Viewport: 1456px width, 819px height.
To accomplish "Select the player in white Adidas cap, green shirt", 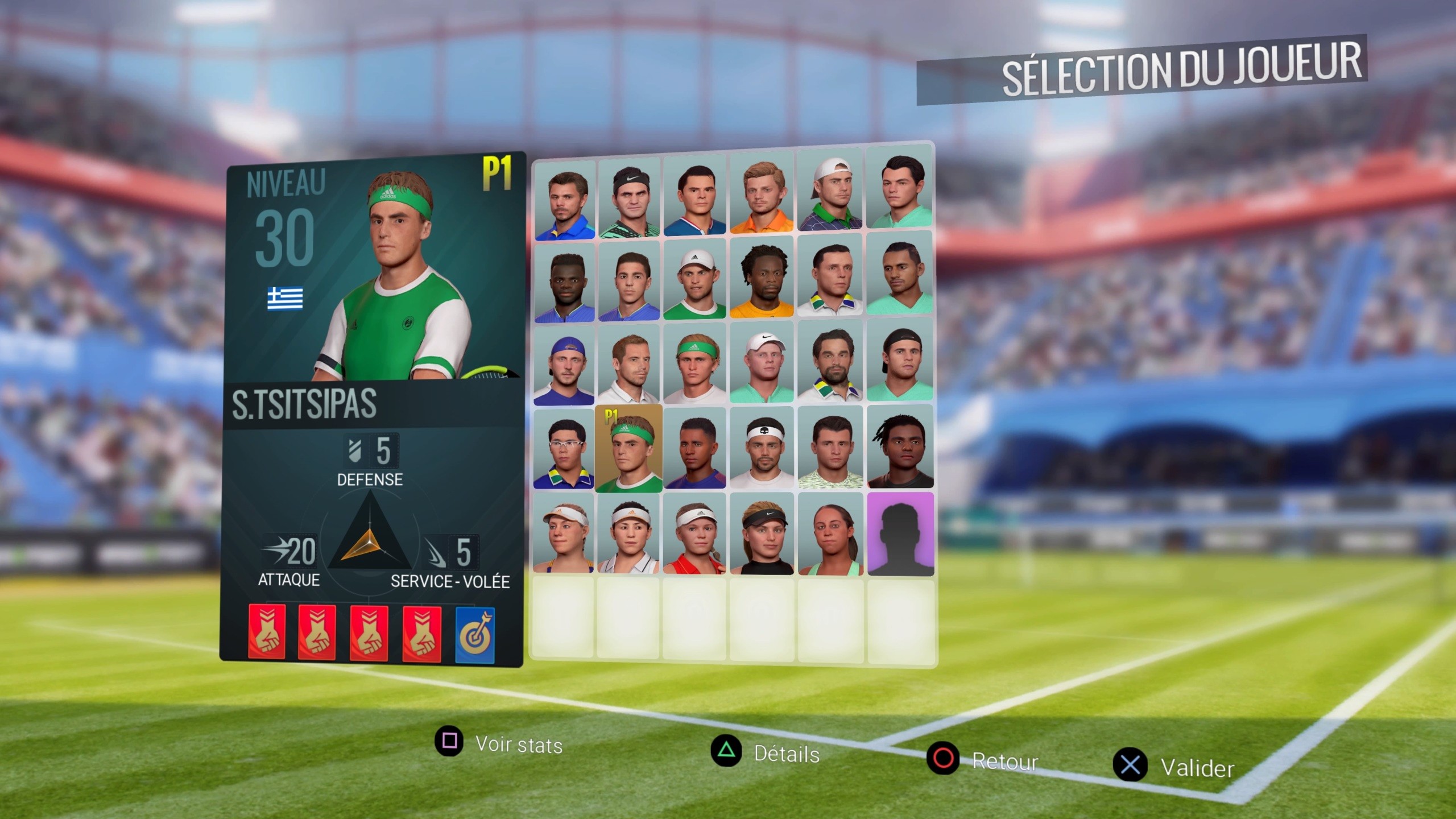I will click(694, 279).
